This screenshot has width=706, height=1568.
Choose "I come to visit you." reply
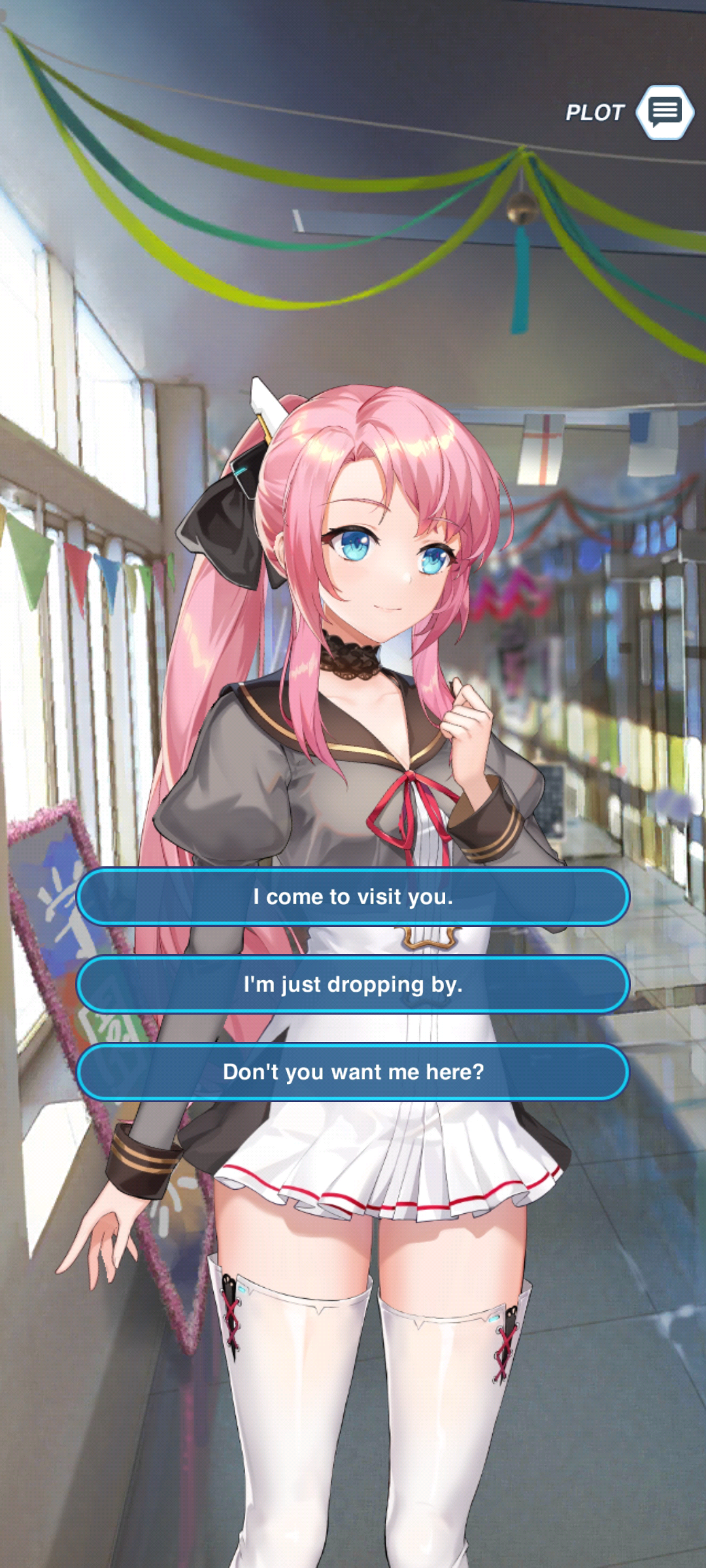(353, 897)
